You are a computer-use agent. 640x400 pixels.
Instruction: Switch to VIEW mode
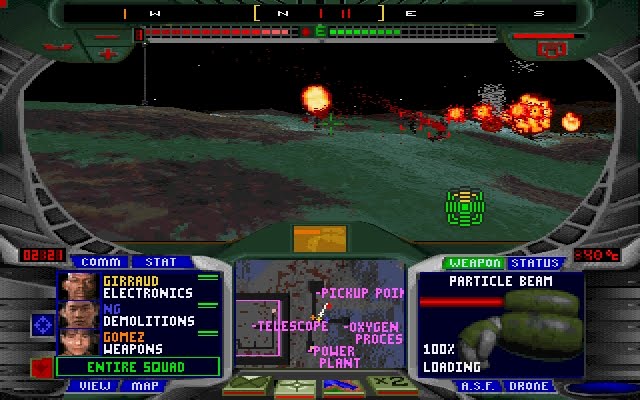(96, 385)
